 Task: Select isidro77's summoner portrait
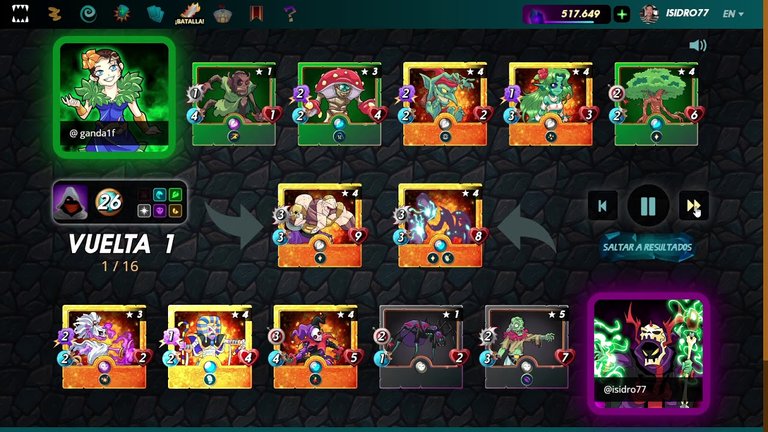click(x=648, y=350)
